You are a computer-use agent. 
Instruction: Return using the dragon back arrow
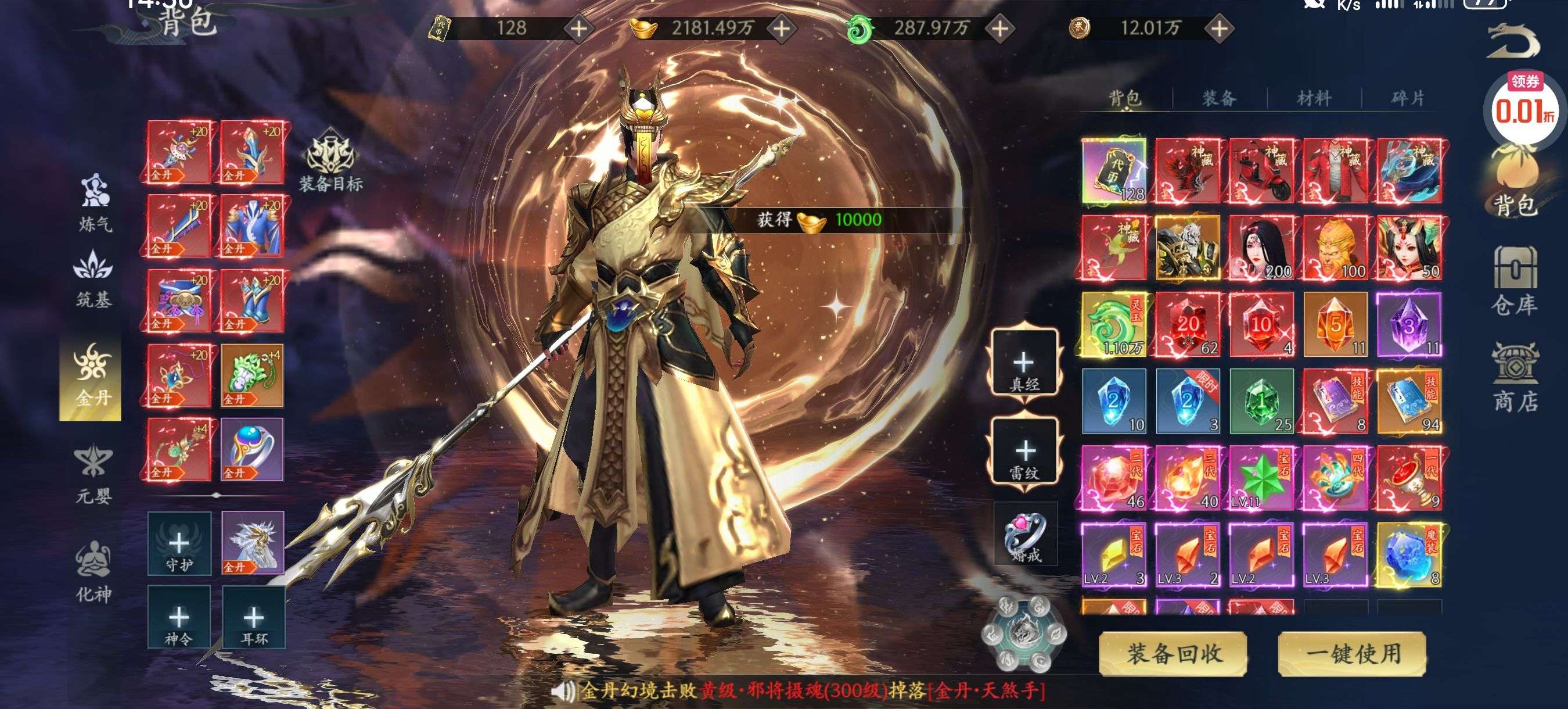[x=1512, y=41]
